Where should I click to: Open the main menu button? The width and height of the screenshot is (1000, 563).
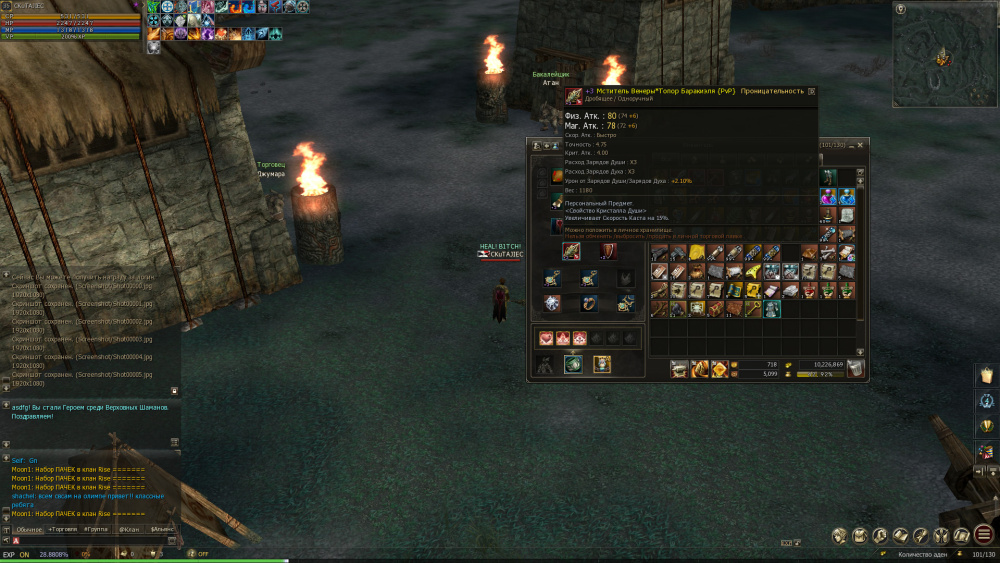[x=984, y=535]
